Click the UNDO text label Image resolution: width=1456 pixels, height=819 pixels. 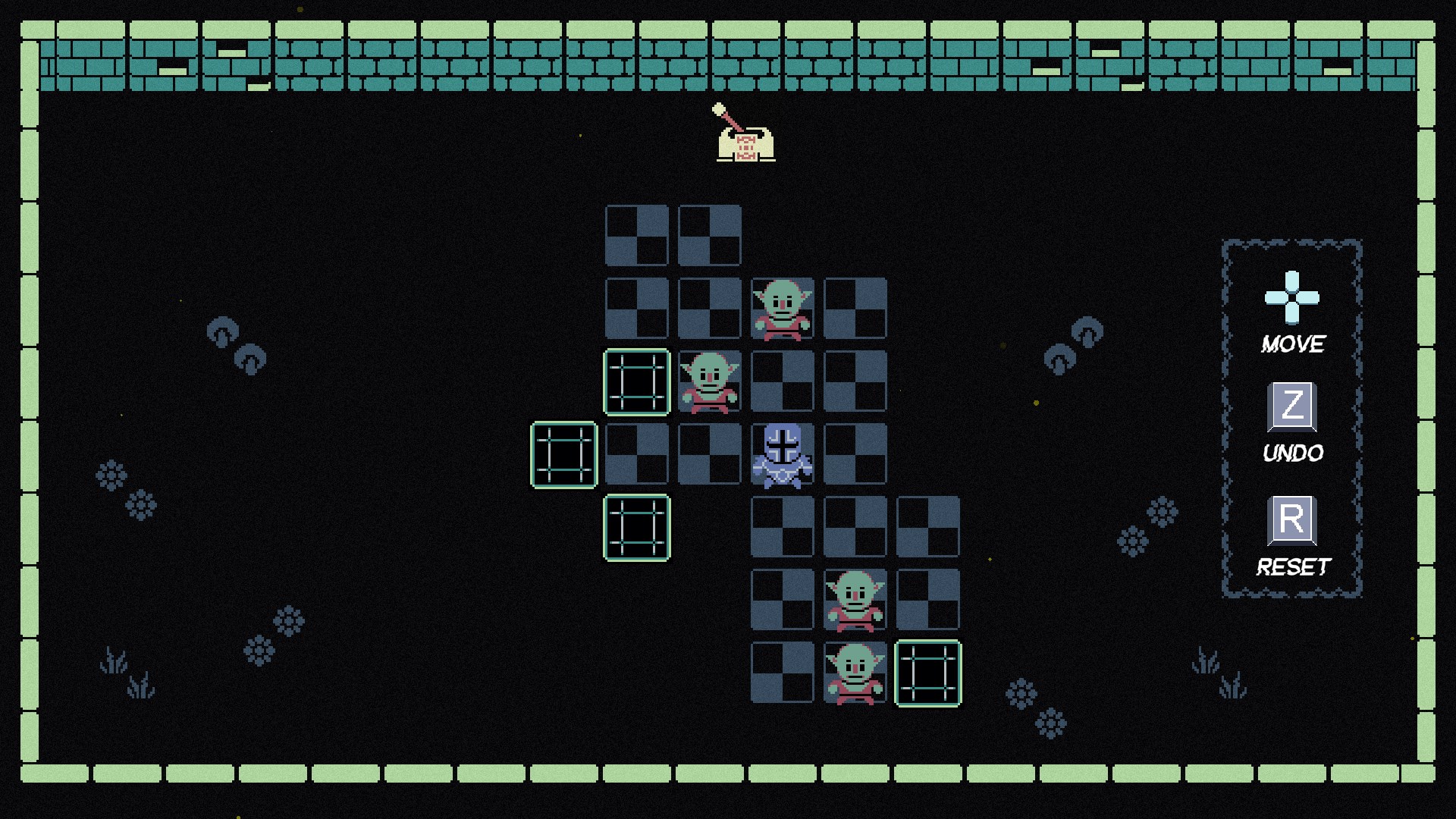[x=1293, y=454]
